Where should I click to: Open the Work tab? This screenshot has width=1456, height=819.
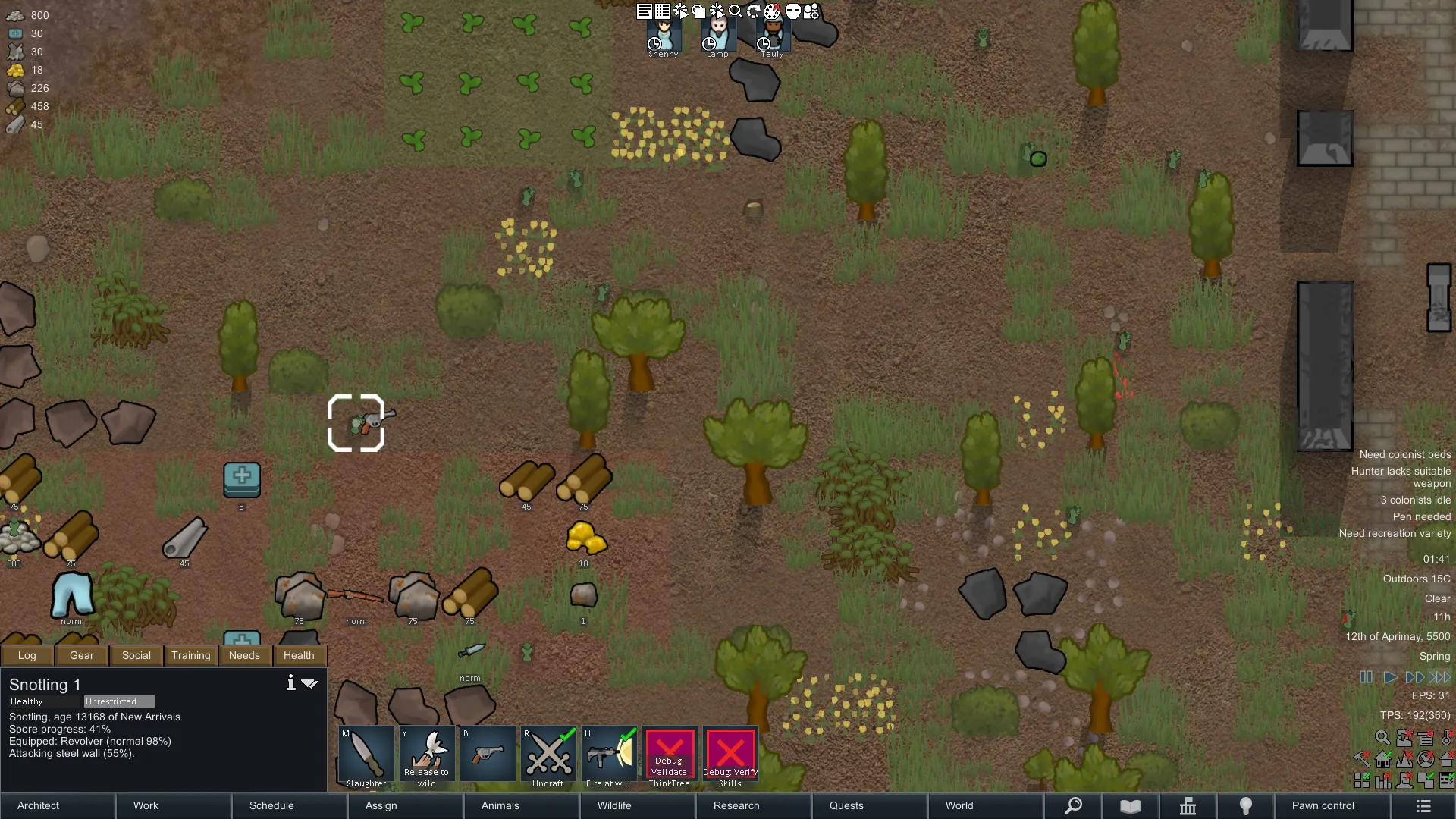coord(146,805)
